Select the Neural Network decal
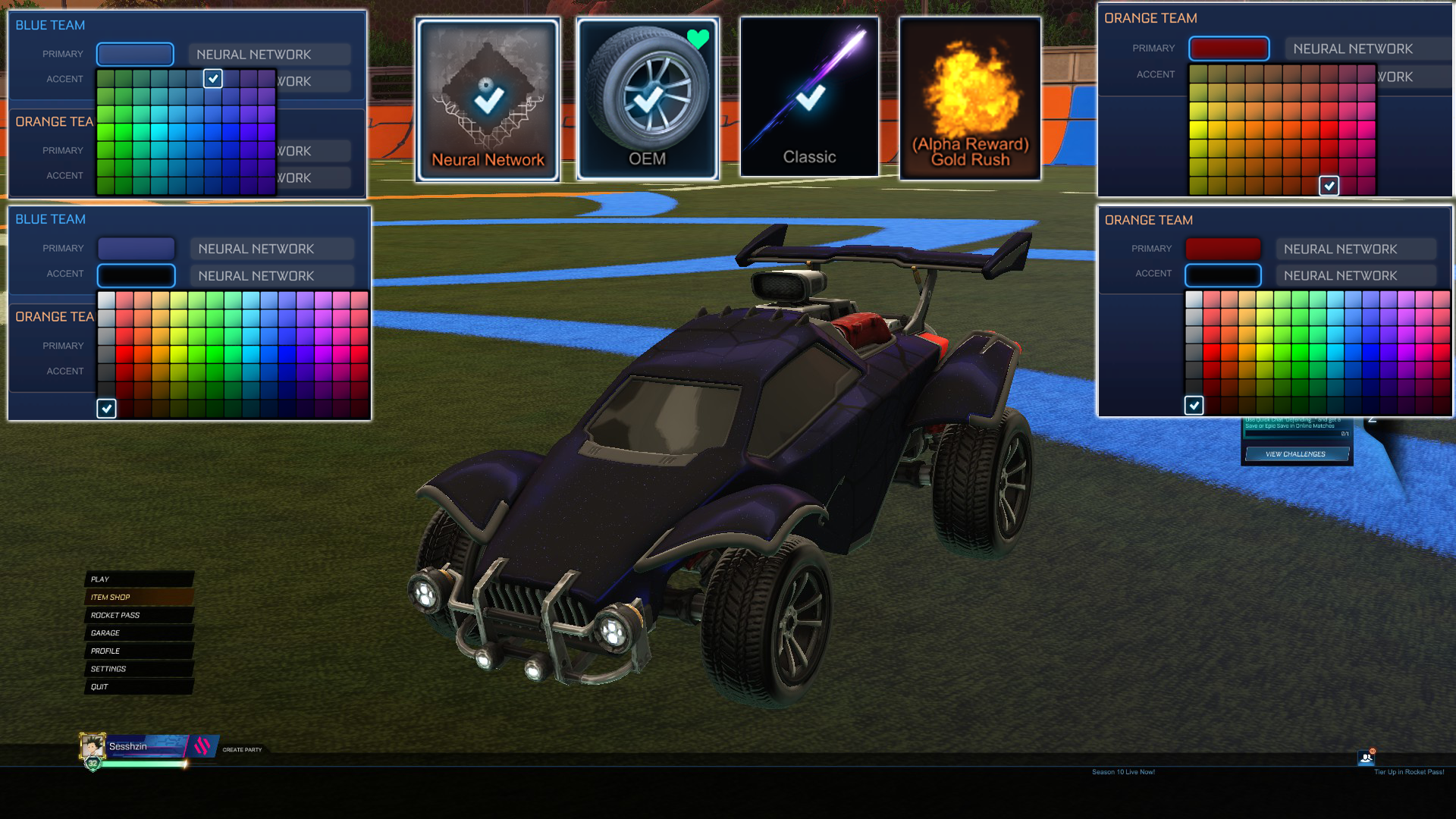The height and width of the screenshot is (819, 1456). (488, 99)
